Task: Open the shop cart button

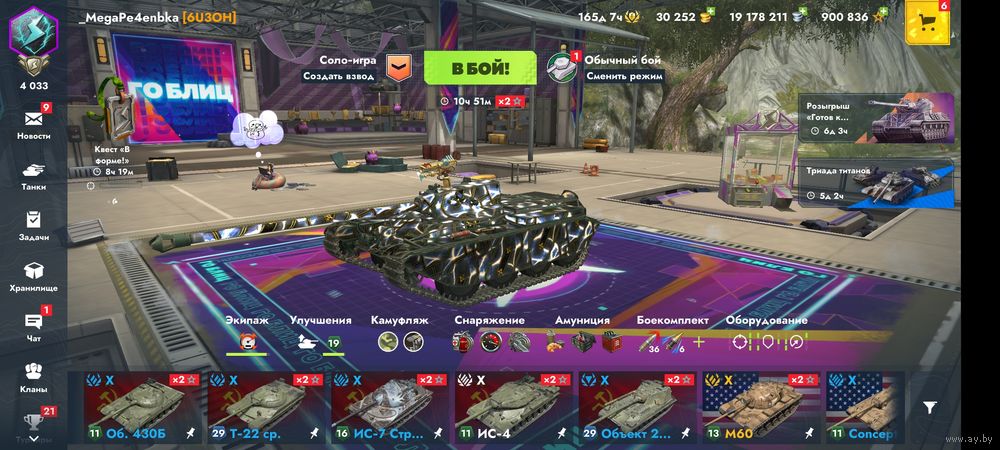Action: (927, 24)
